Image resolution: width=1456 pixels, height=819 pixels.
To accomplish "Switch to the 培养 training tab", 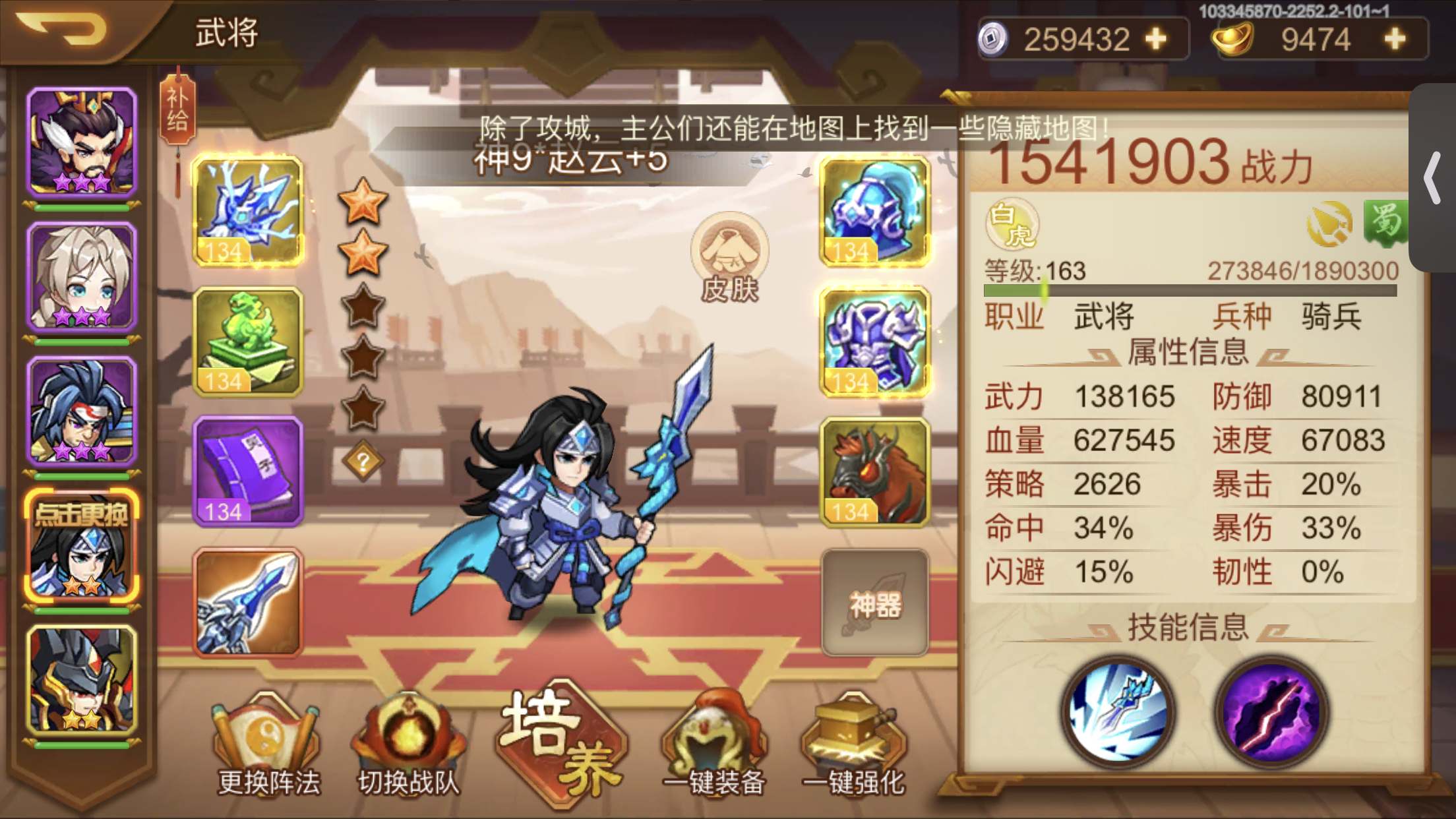I will click(x=561, y=742).
